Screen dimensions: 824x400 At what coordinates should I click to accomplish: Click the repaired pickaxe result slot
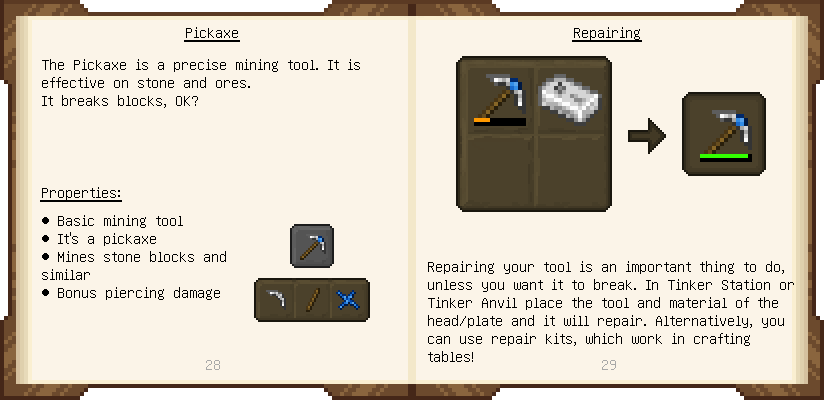click(724, 134)
